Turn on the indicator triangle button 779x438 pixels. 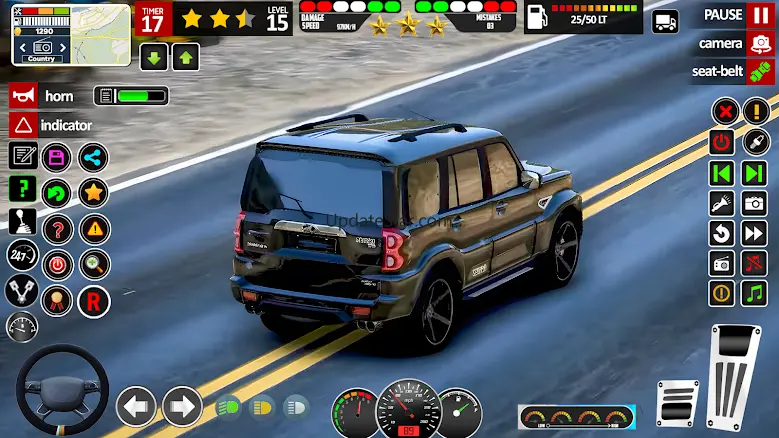[x=51, y=125]
